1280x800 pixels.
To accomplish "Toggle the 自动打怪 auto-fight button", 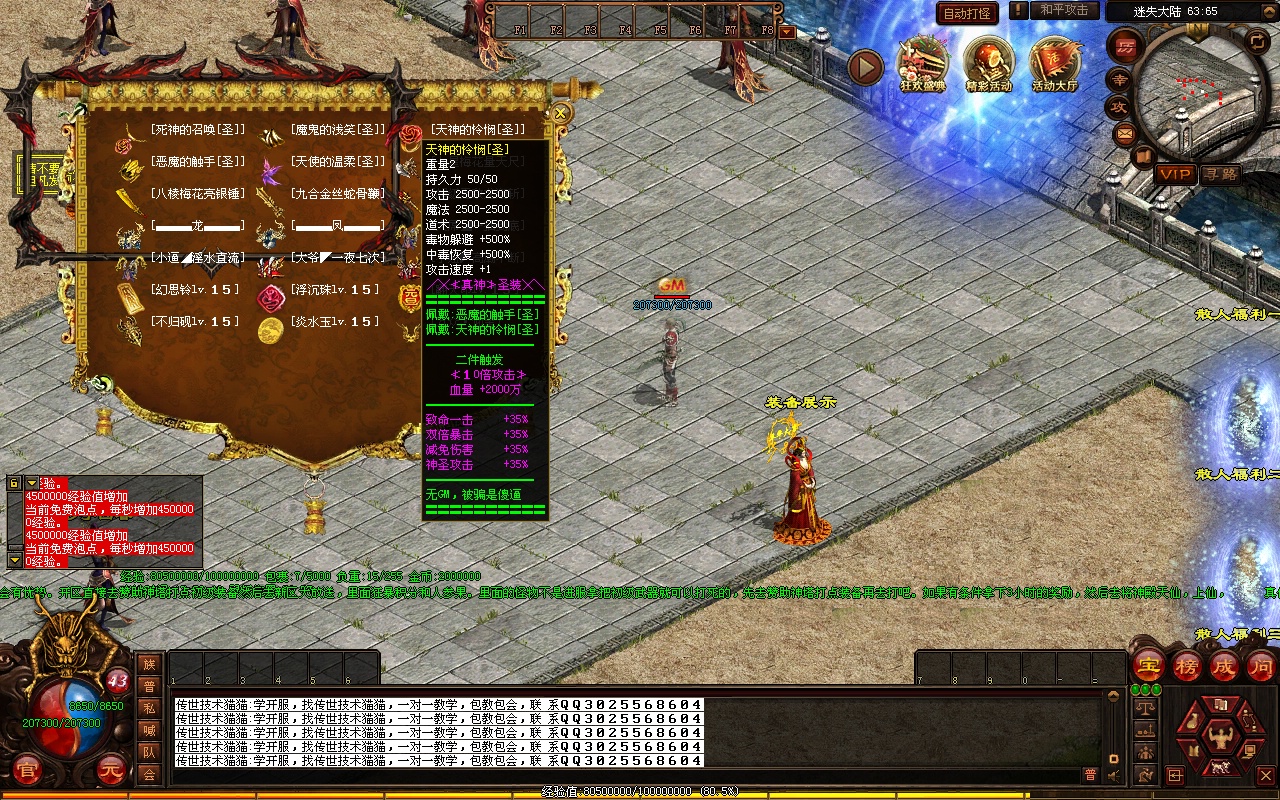I will pos(967,13).
